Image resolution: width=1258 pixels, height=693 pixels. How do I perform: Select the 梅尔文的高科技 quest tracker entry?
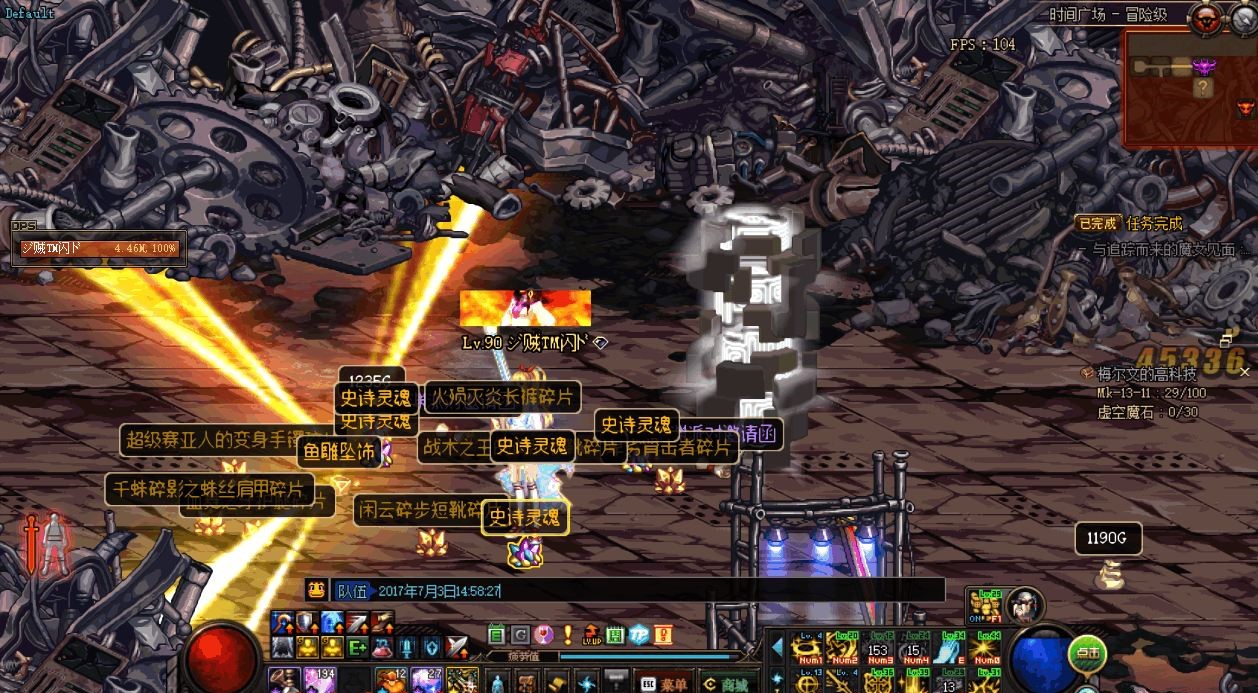coord(1146,374)
